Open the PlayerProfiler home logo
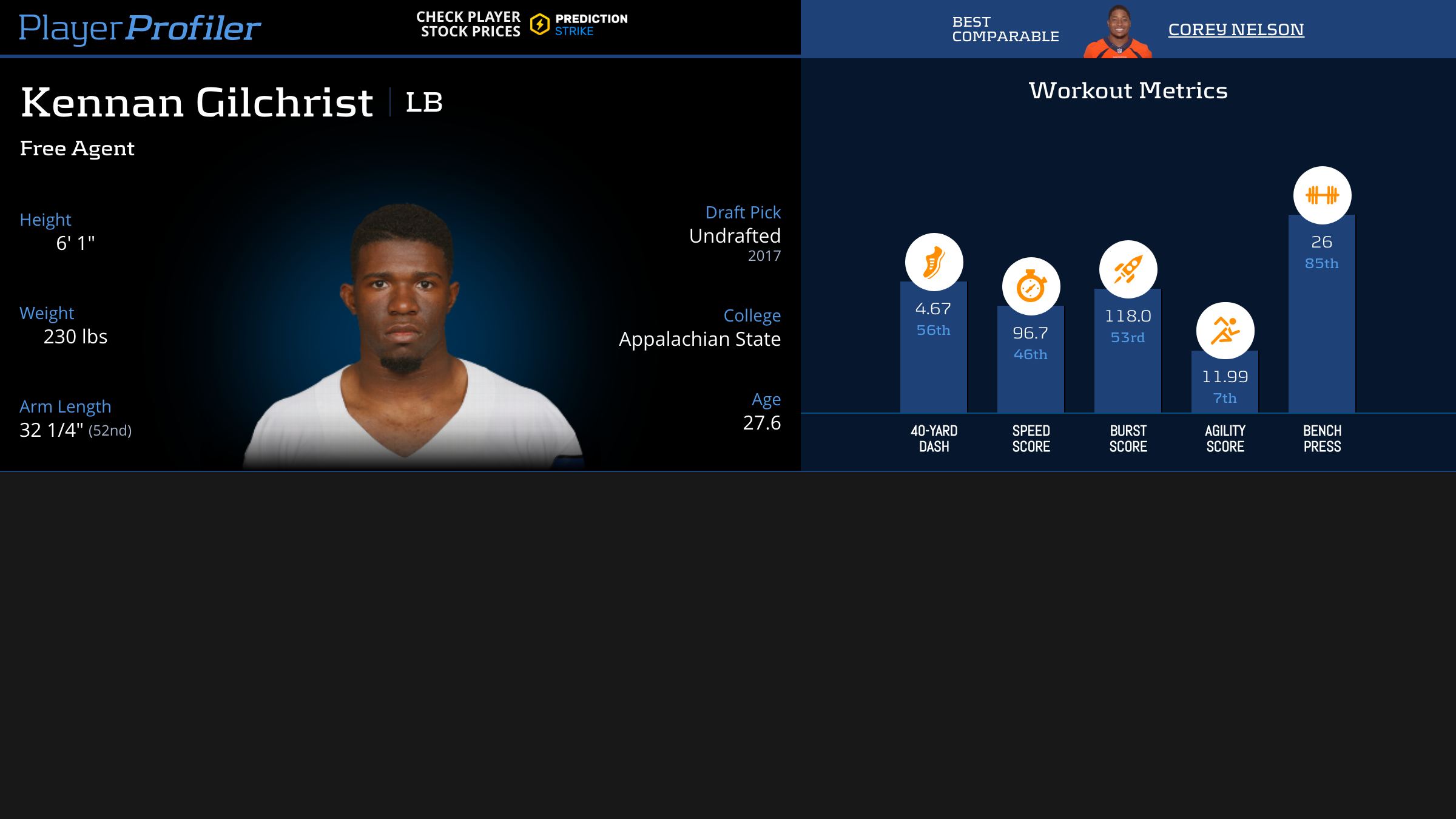The width and height of the screenshot is (1456, 819). [x=140, y=28]
